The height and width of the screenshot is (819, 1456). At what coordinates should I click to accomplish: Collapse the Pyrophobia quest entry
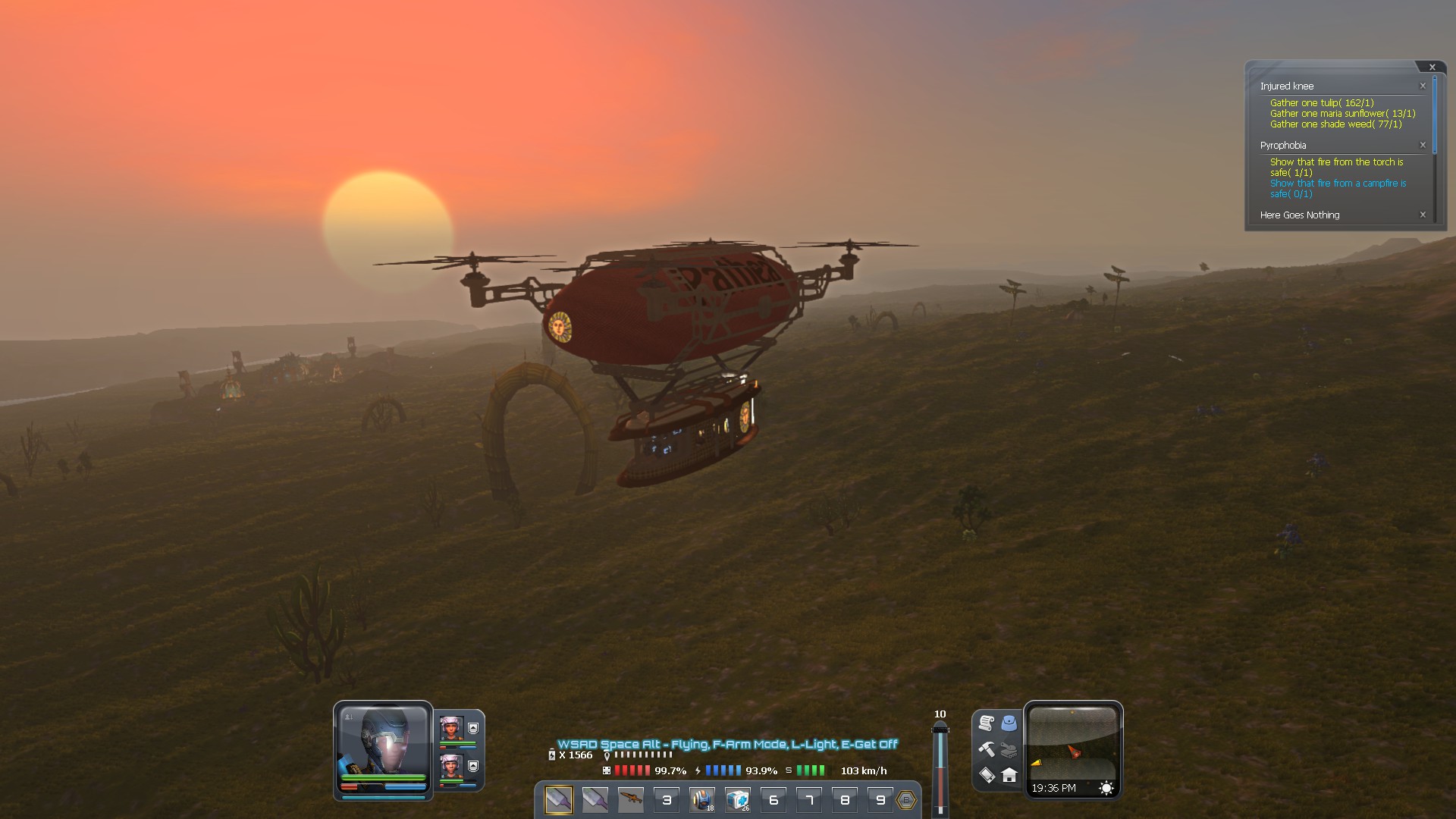click(x=1423, y=145)
